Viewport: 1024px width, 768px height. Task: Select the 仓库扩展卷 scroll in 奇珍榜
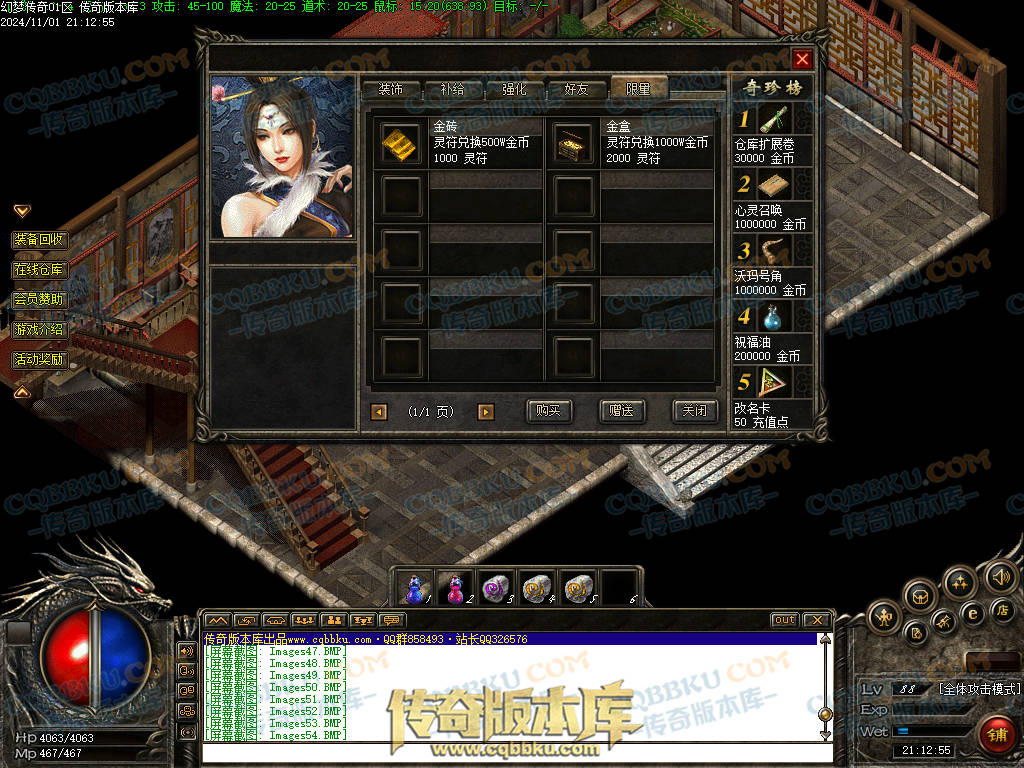[773, 120]
